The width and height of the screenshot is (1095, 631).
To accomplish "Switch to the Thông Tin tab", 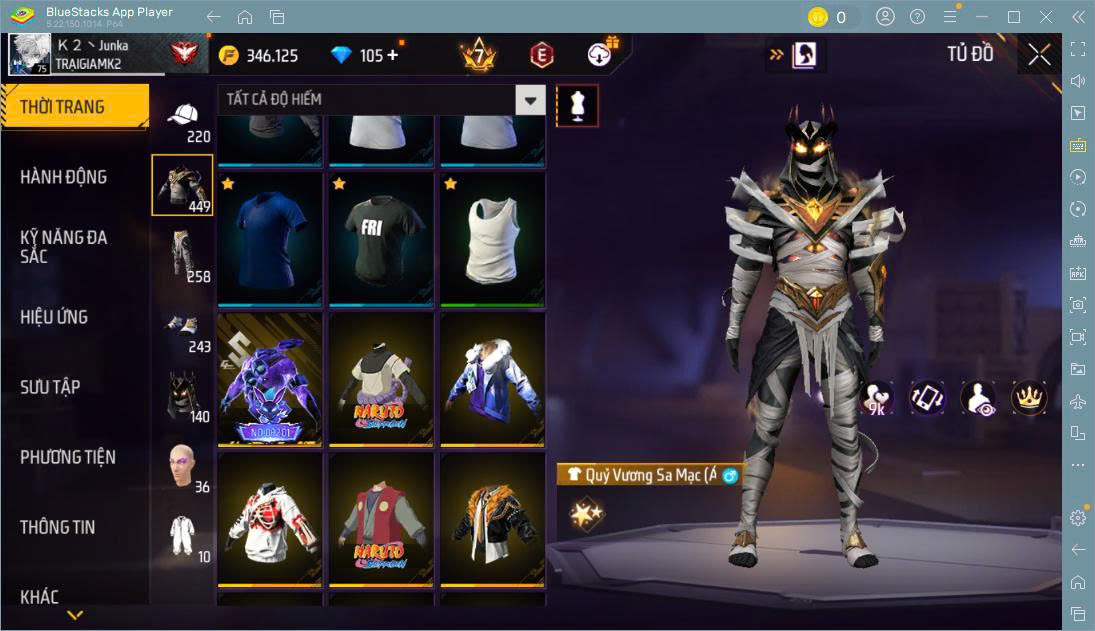I will click(58, 527).
